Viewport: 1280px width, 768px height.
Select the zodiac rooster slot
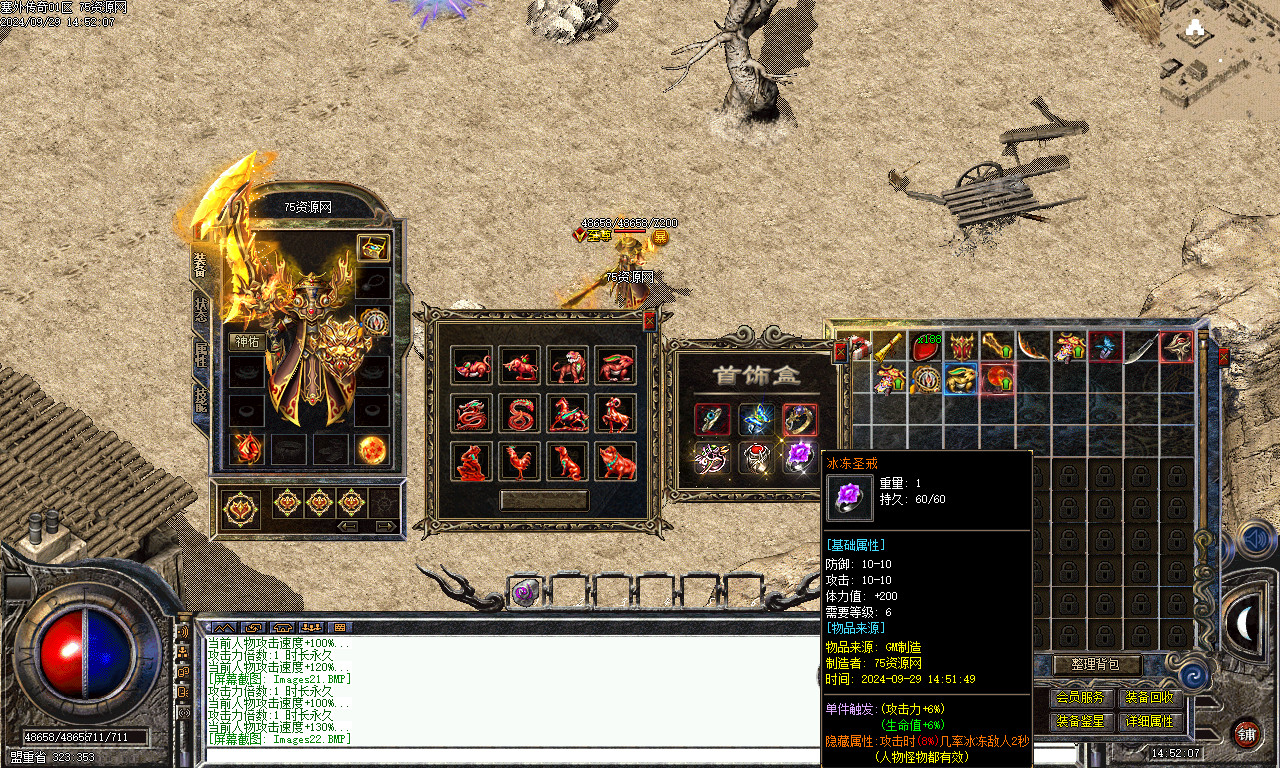point(520,461)
